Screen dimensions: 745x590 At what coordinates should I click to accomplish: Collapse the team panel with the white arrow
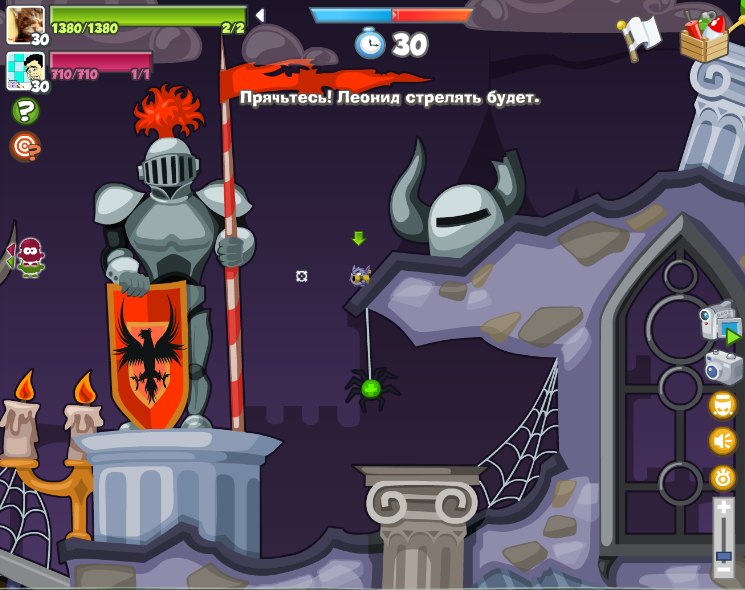pyautogui.click(x=260, y=15)
